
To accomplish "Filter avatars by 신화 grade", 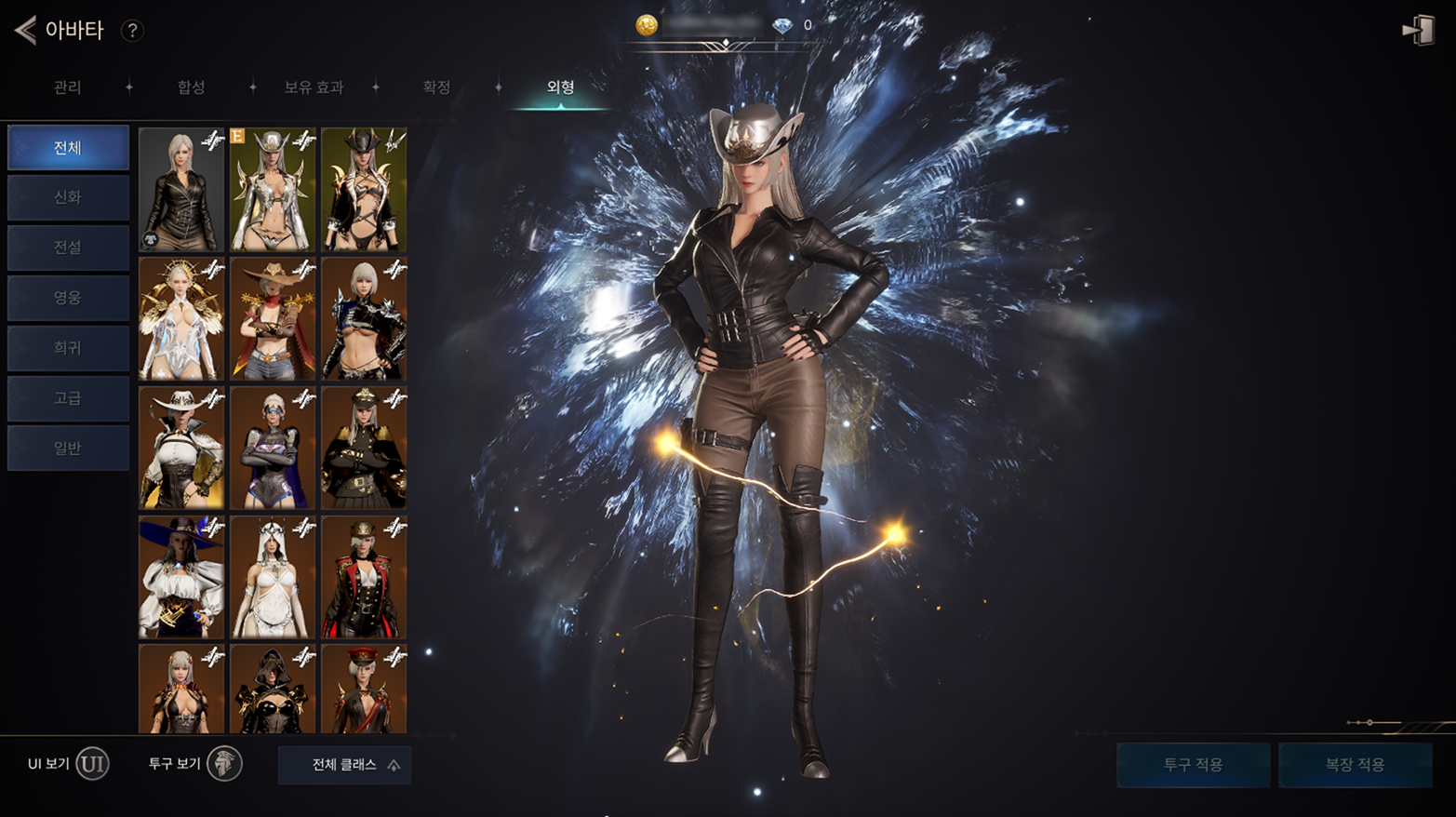I will click(x=68, y=197).
